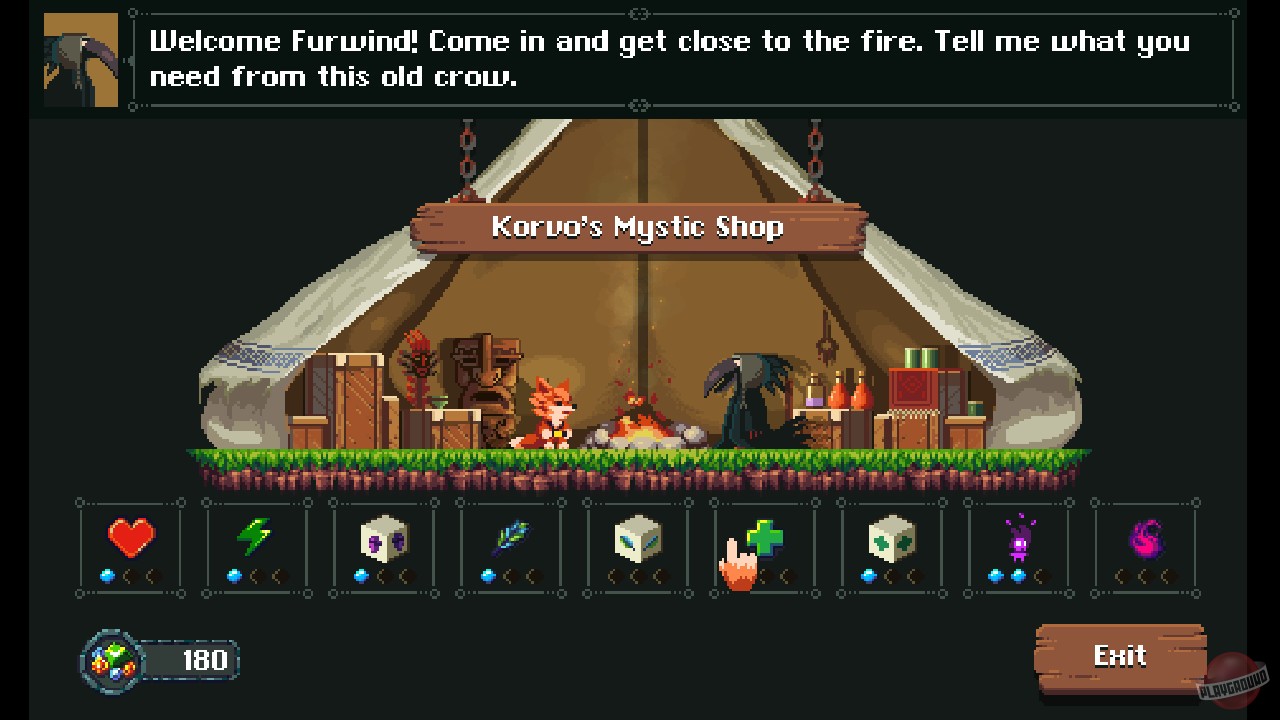Click the blue upgrade pip under the lightning item
The height and width of the screenshot is (720, 1280).
point(233,575)
